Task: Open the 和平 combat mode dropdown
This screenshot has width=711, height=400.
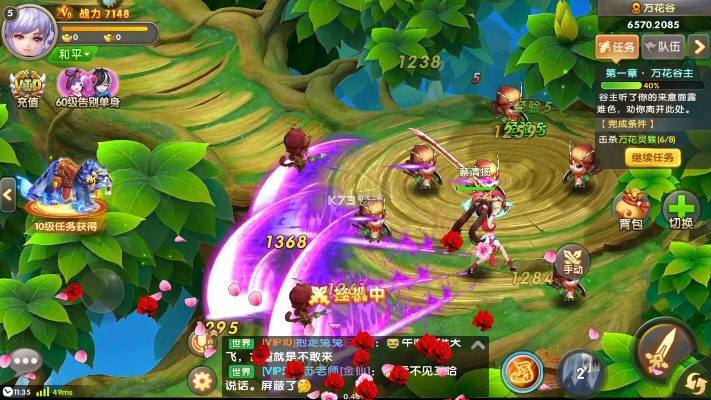Action: 75,53
